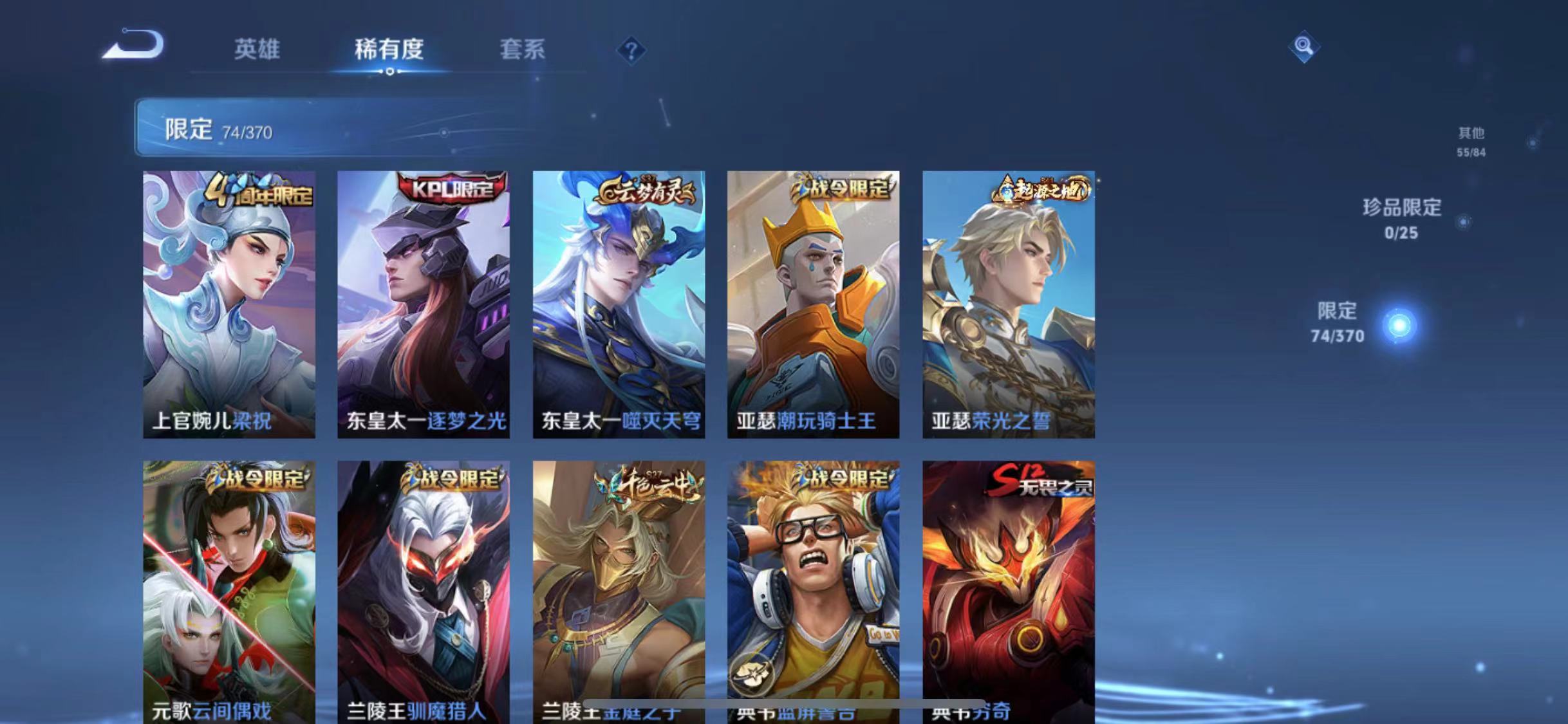Select the 稀有度 tab
This screenshot has width=1568, height=724.
click(389, 50)
